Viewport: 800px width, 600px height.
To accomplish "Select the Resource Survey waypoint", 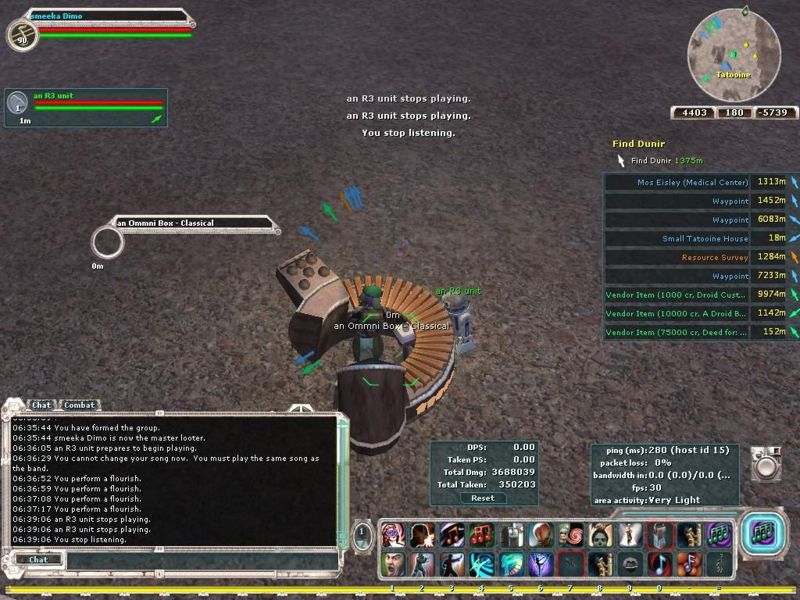I will click(714, 257).
